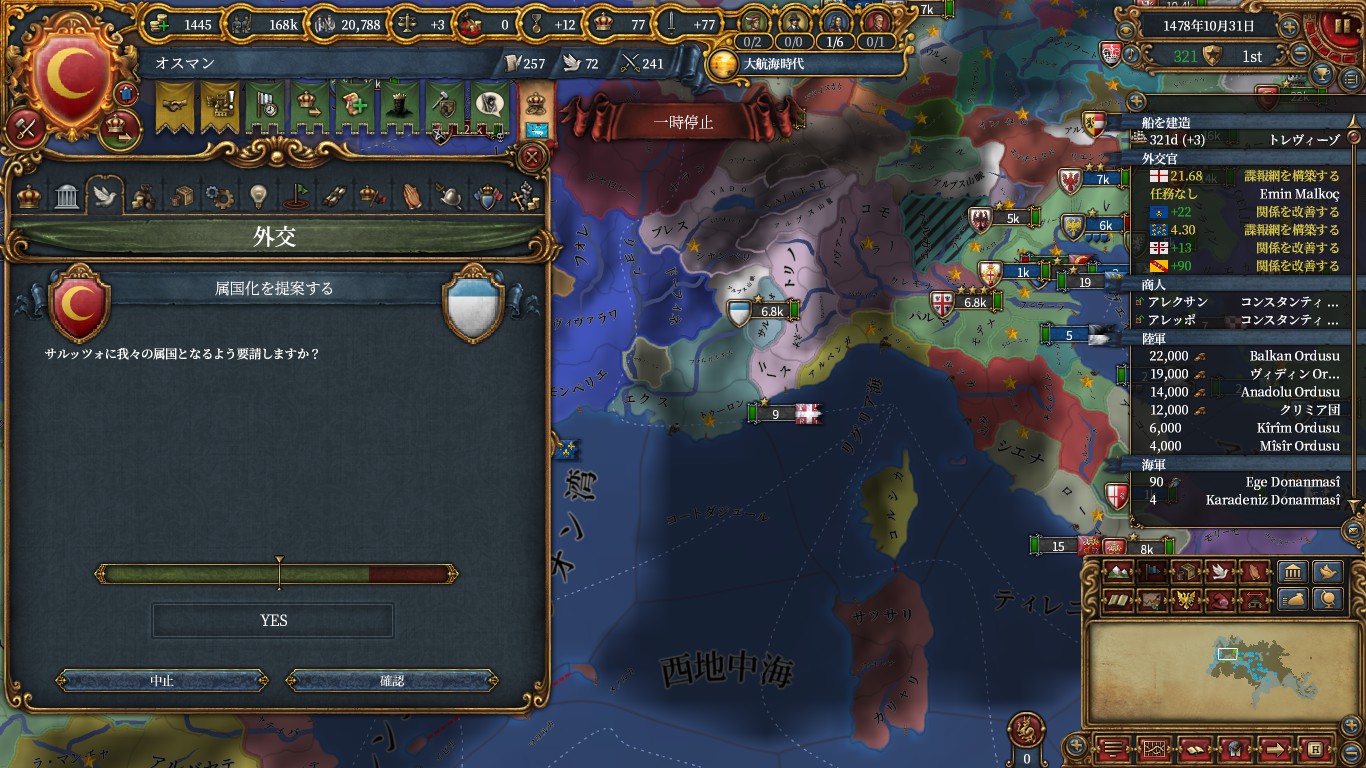The image size is (1366, 768).
Task: Open the Government tab with the pillared building
Action: point(67,196)
